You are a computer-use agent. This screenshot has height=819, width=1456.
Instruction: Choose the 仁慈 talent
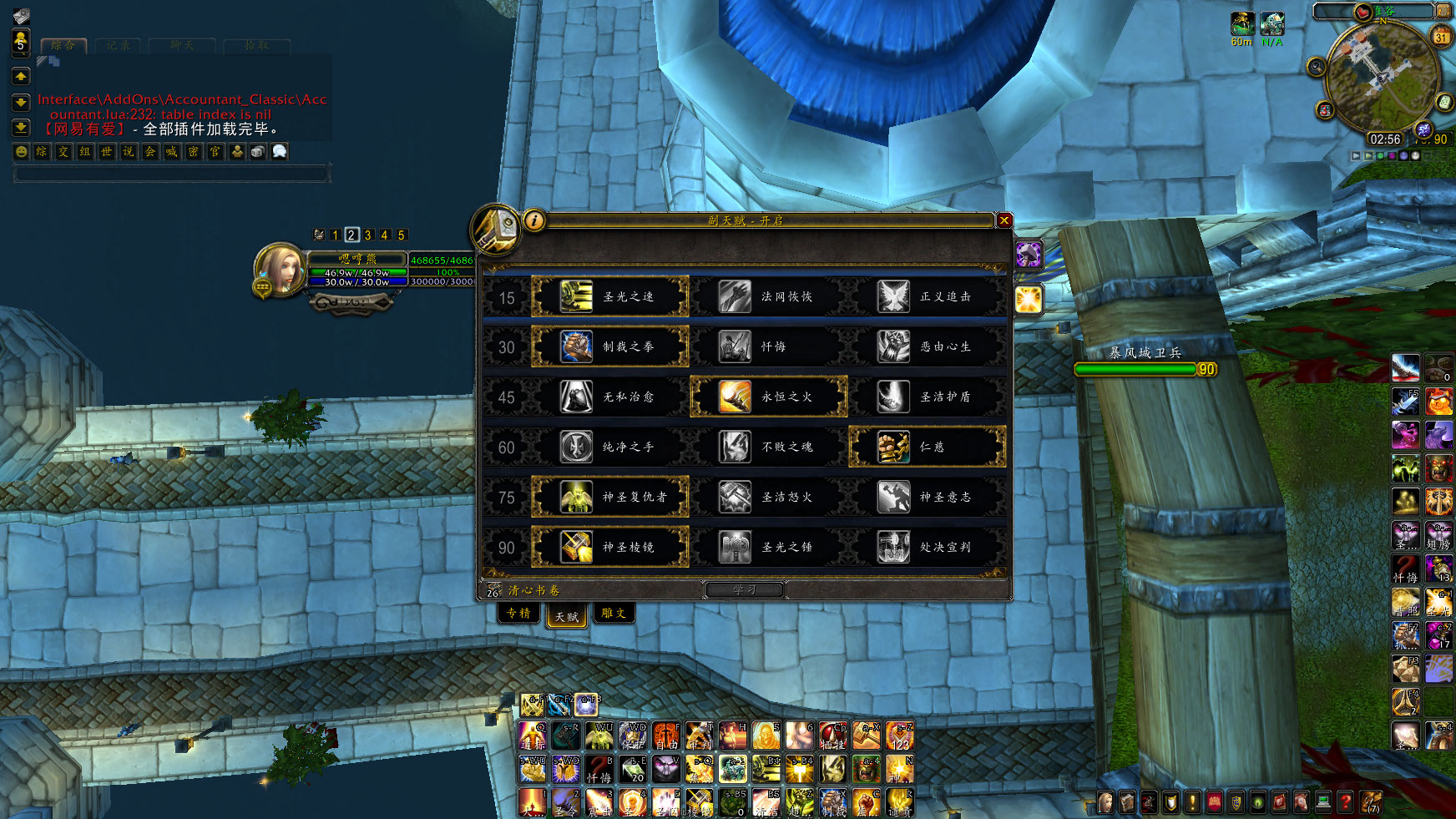pos(928,447)
